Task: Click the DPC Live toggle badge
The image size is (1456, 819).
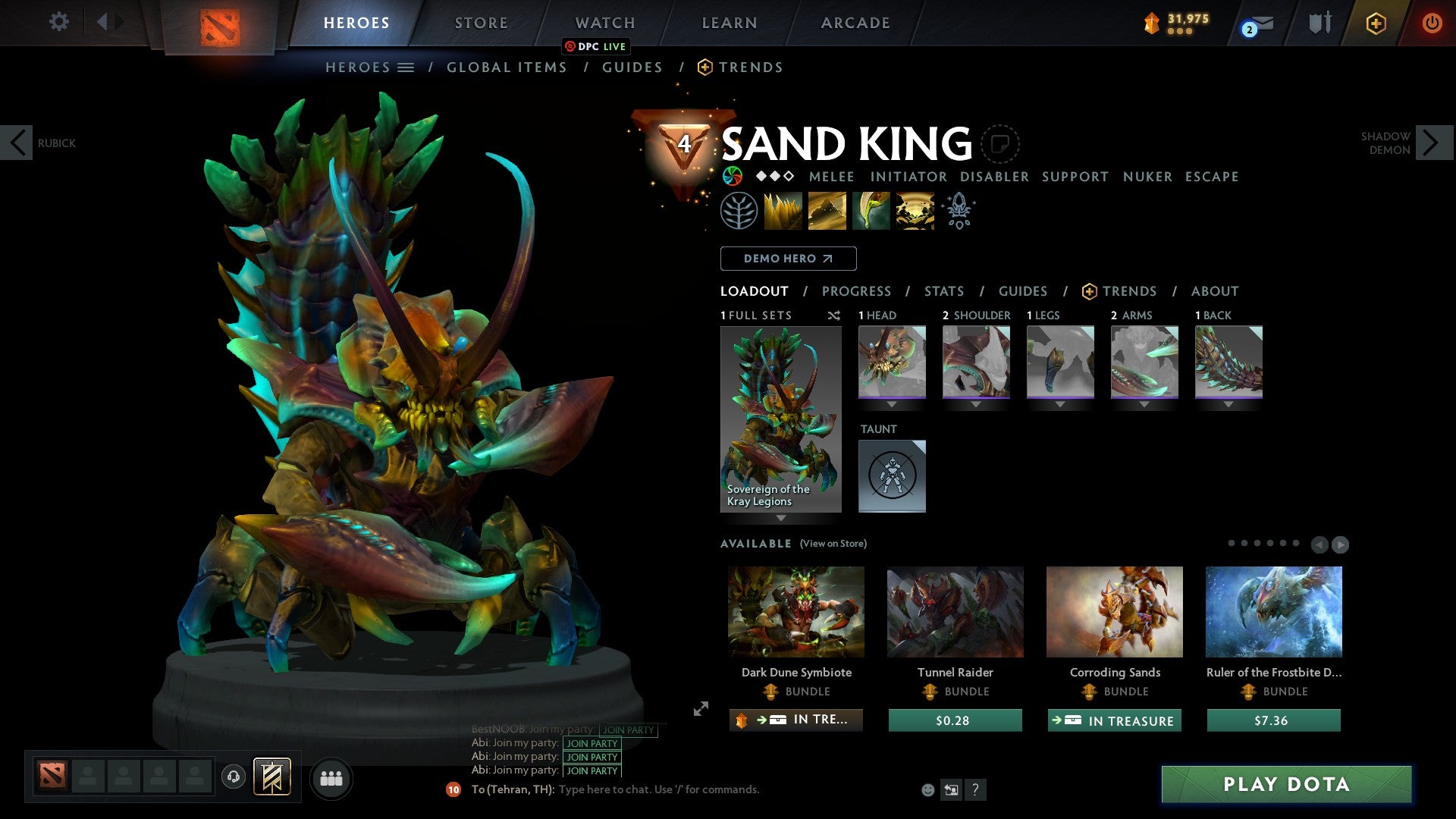Action: tap(597, 46)
